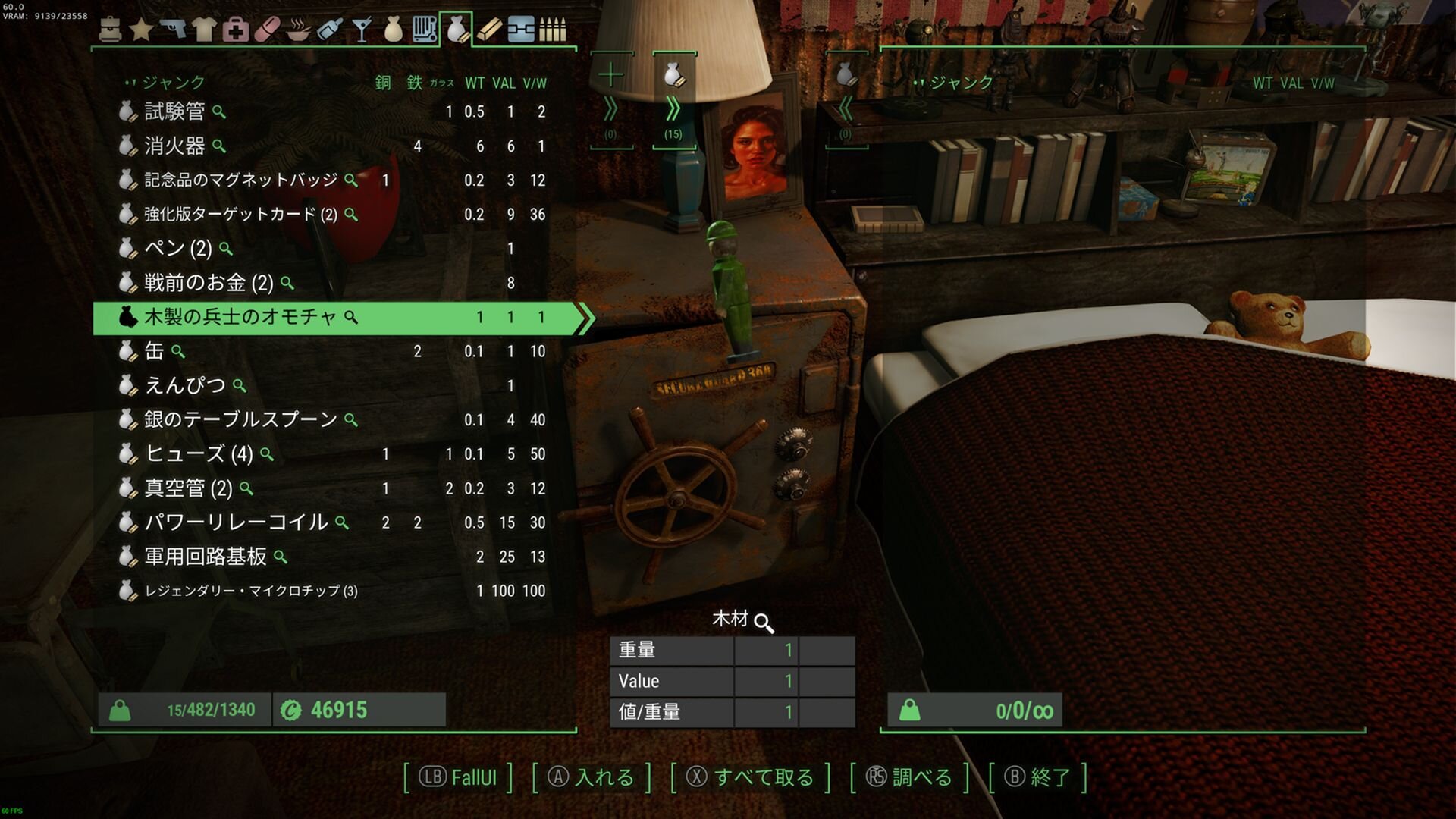This screenshot has height=819, width=1456.
Task: Click the magnifier next to 木製の兵士のオモチャ
Action: point(349,318)
